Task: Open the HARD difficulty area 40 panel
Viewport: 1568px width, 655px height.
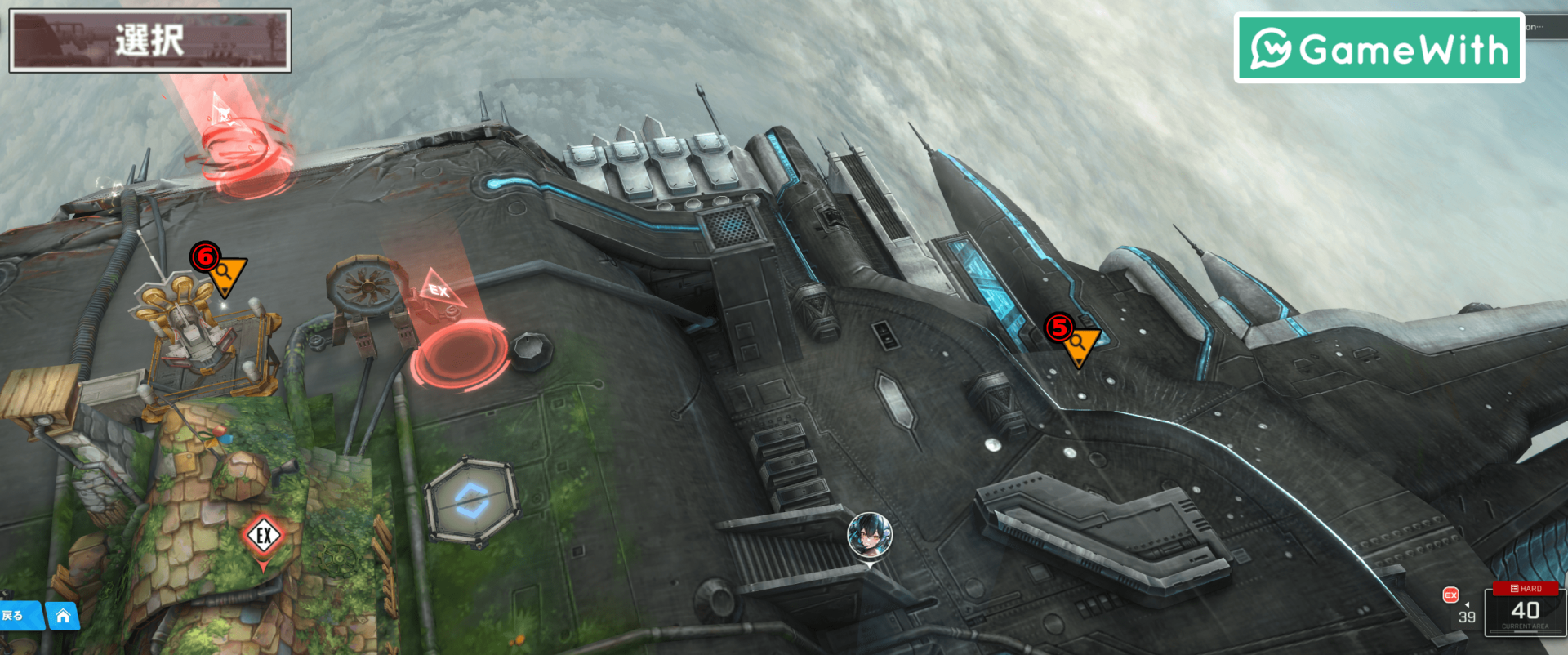Action: [x=1524, y=608]
